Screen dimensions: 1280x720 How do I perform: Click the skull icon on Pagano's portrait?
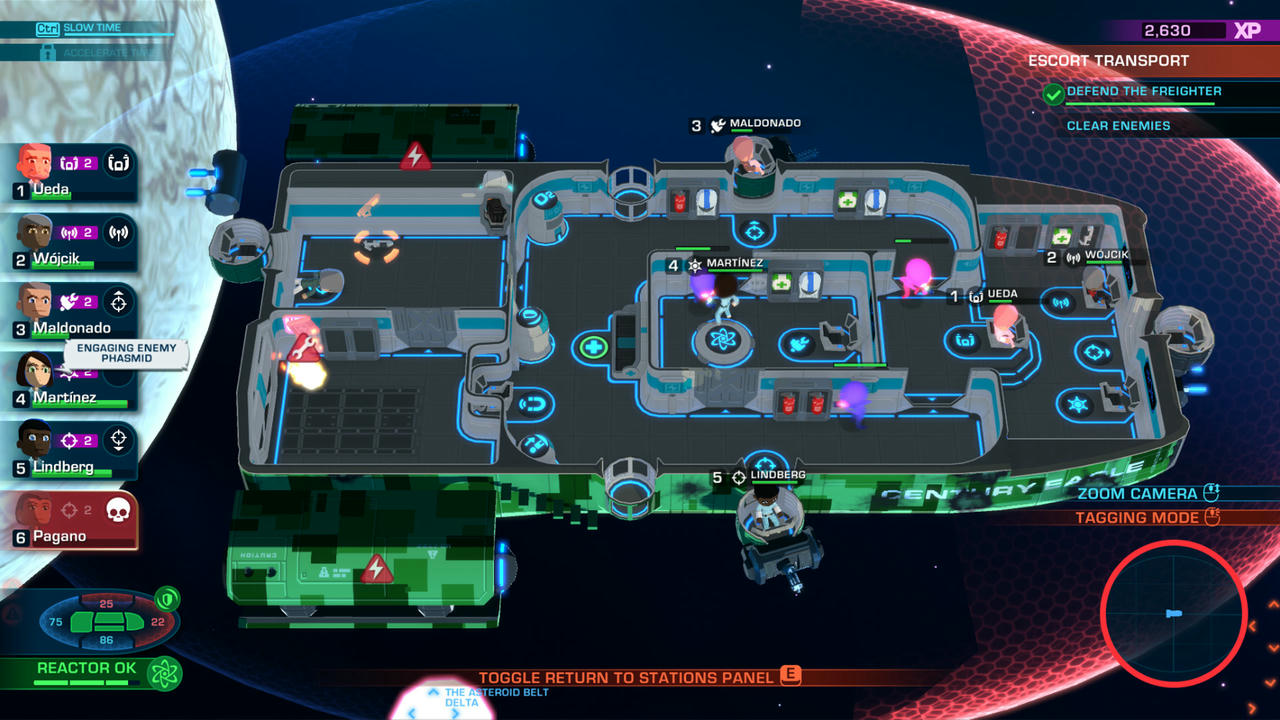point(121,508)
